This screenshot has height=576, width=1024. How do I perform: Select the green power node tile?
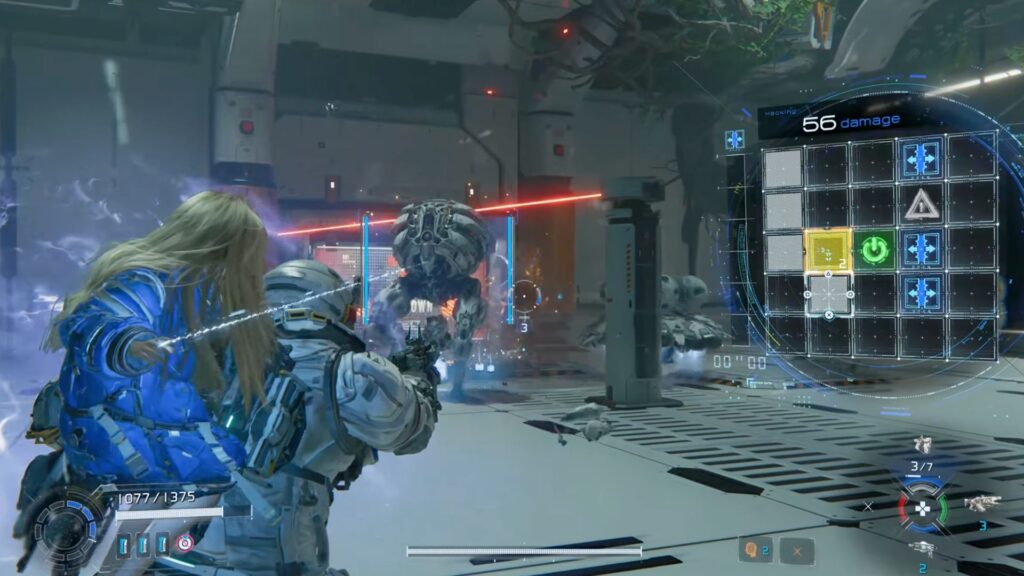875,250
